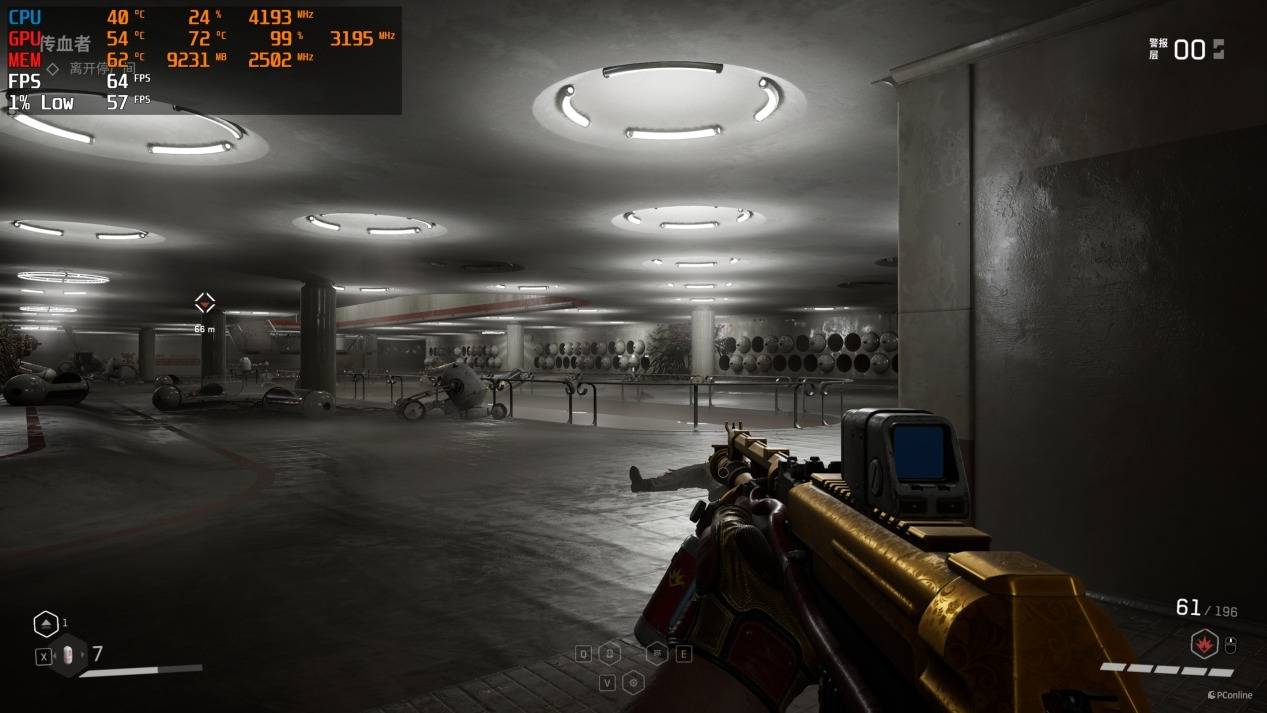Click the hexagon icon with upward triangle

click(x=46, y=624)
